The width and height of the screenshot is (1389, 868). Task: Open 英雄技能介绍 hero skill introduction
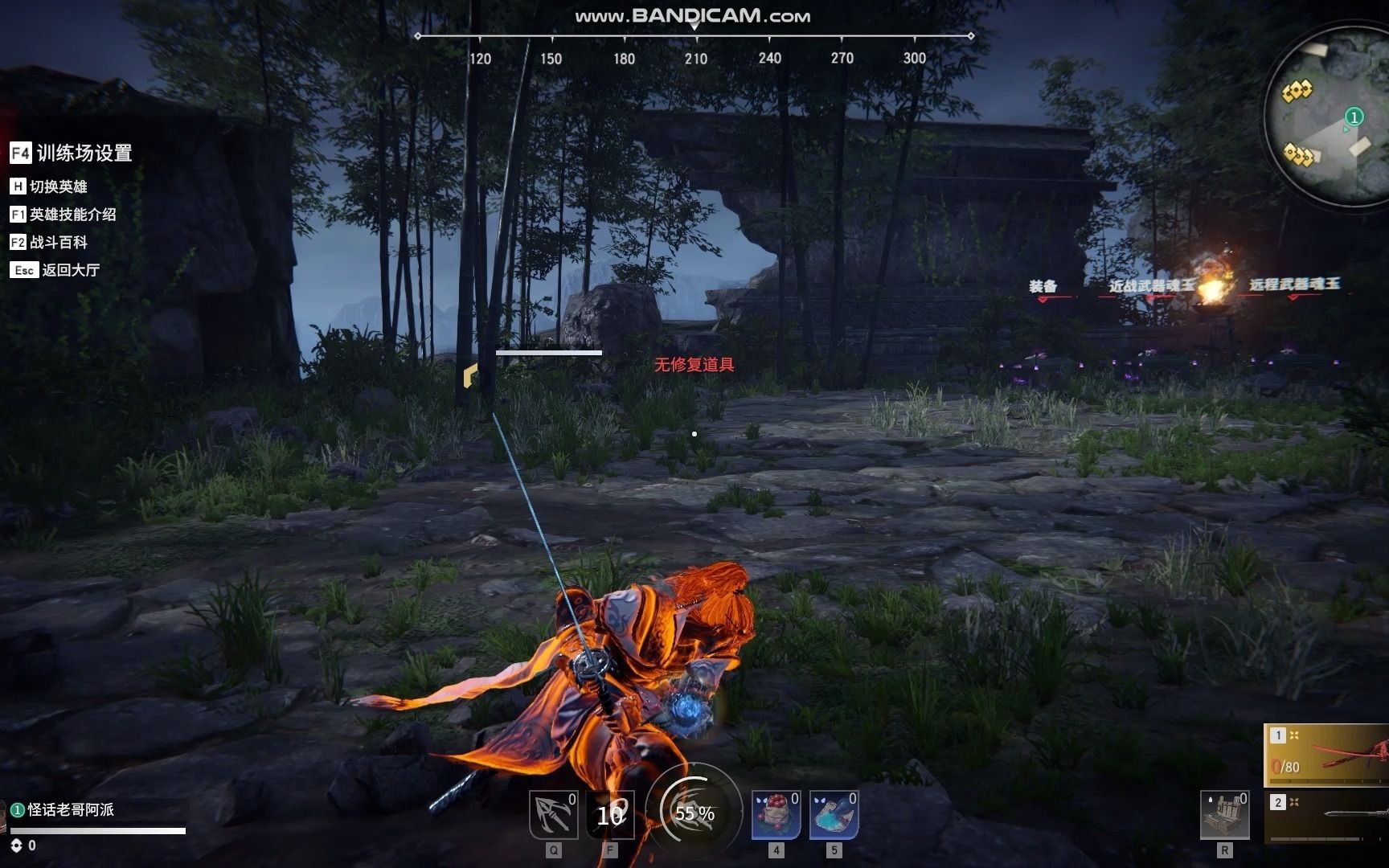(64, 215)
